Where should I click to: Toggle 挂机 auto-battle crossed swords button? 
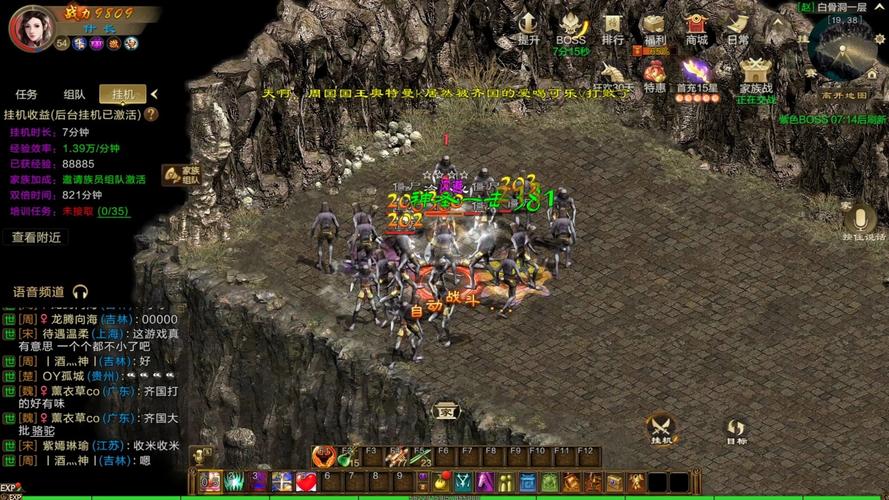661,429
